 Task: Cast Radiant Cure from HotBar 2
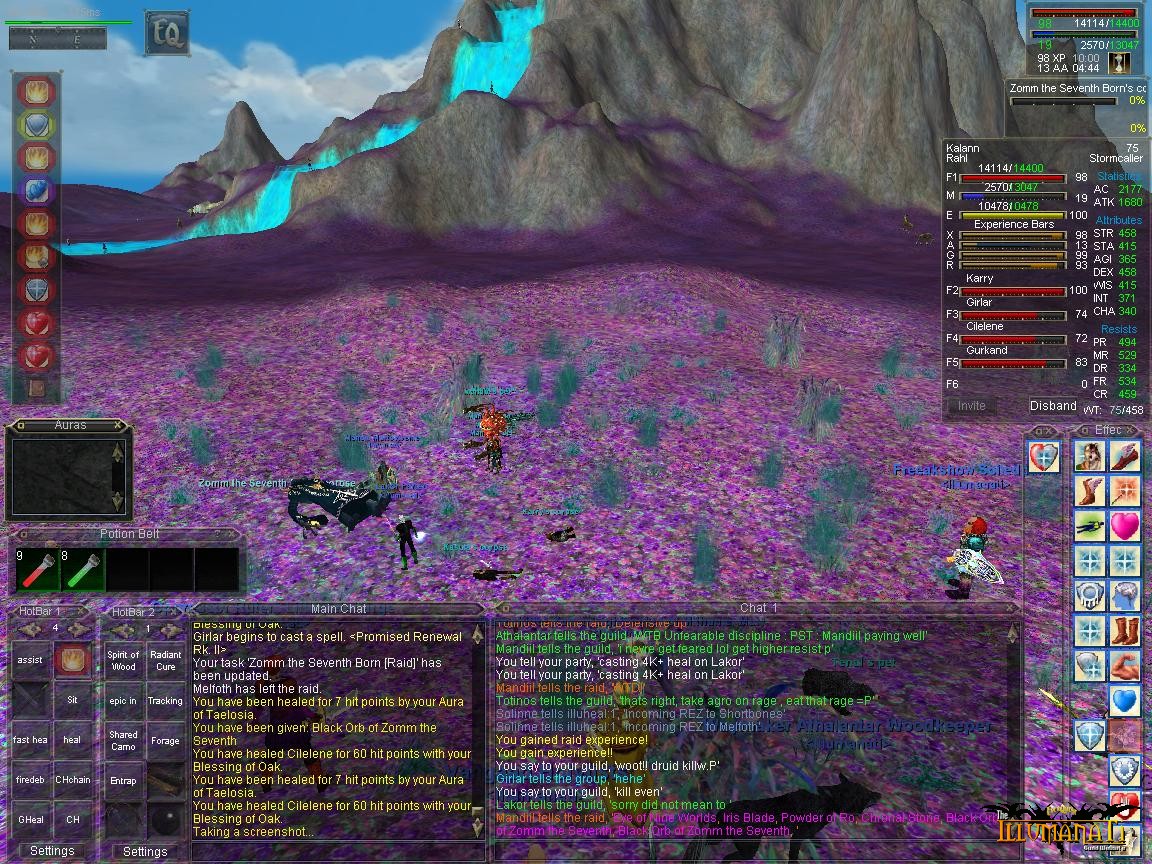[x=166, y=660]
